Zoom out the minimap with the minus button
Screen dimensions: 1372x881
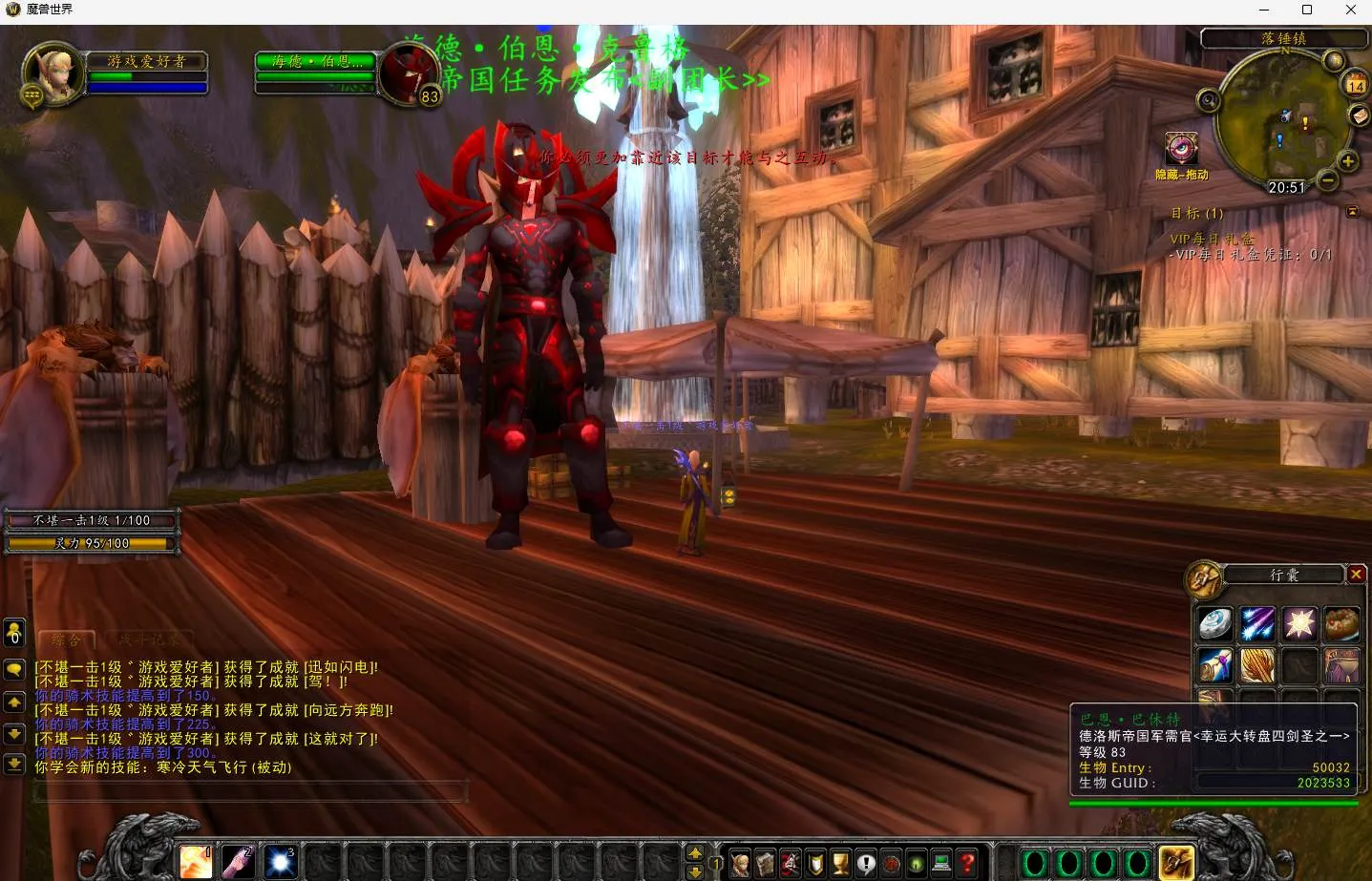pos(1327,179)
